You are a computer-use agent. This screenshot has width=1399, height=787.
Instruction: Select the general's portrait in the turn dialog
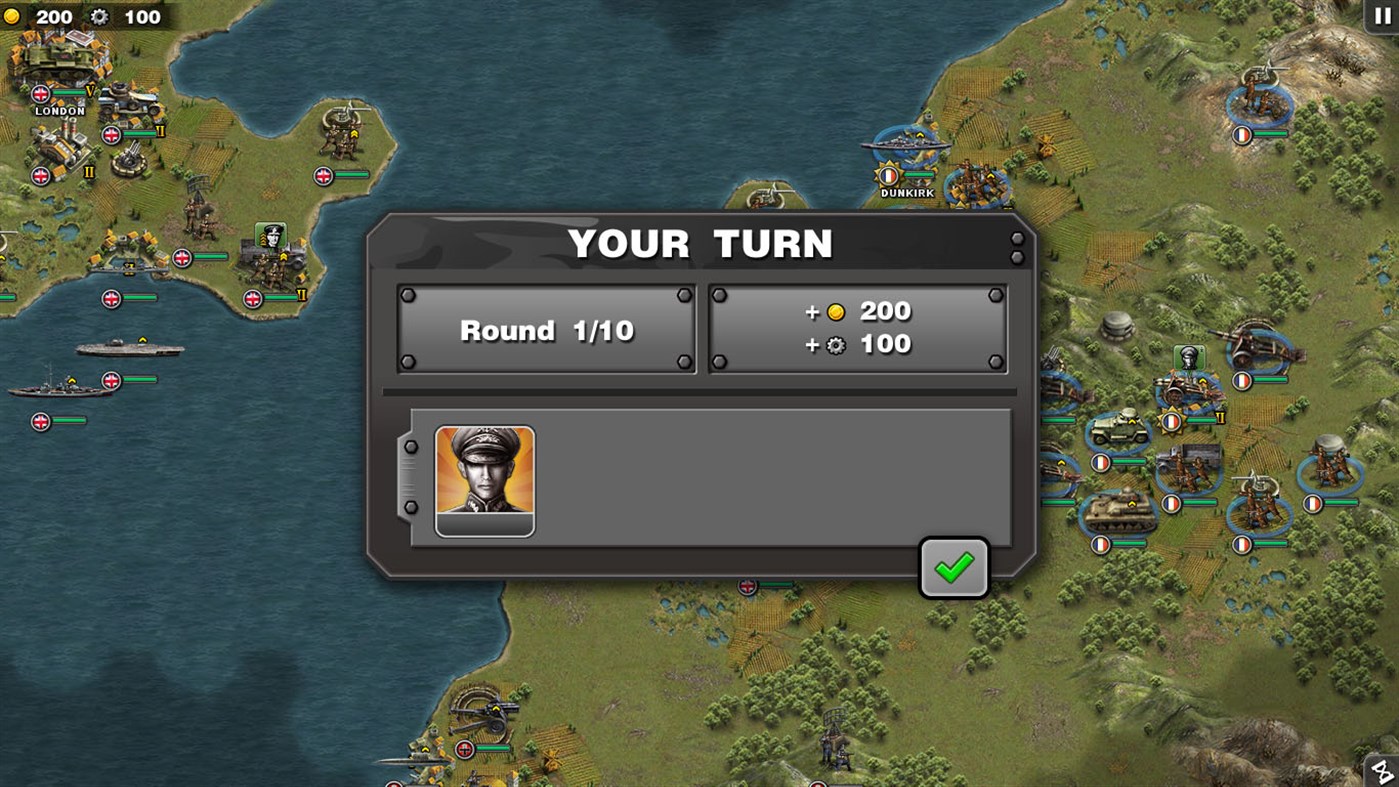click(x=484, y=481)
